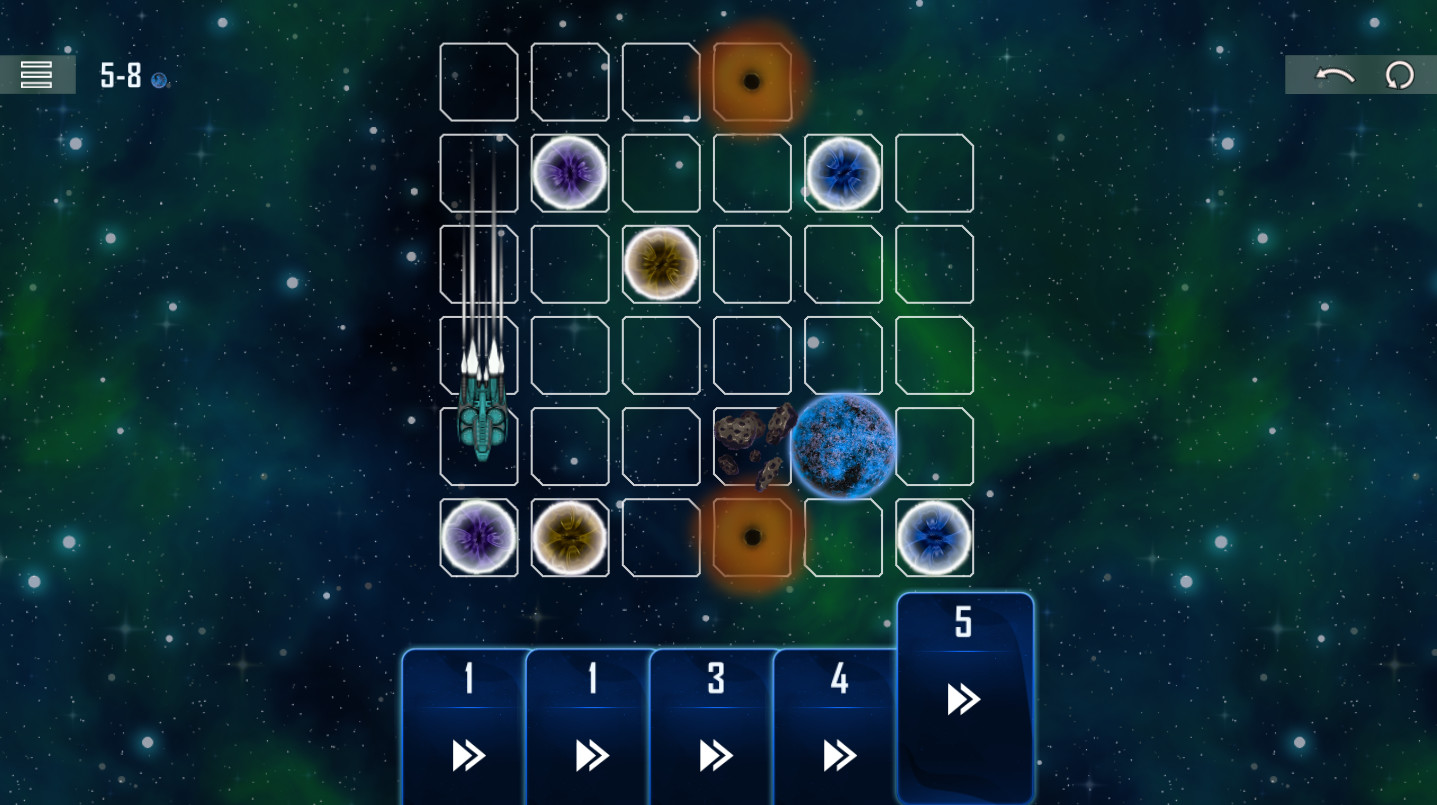Click the orange black hole at the top
1437x805 pixels.
751,82
